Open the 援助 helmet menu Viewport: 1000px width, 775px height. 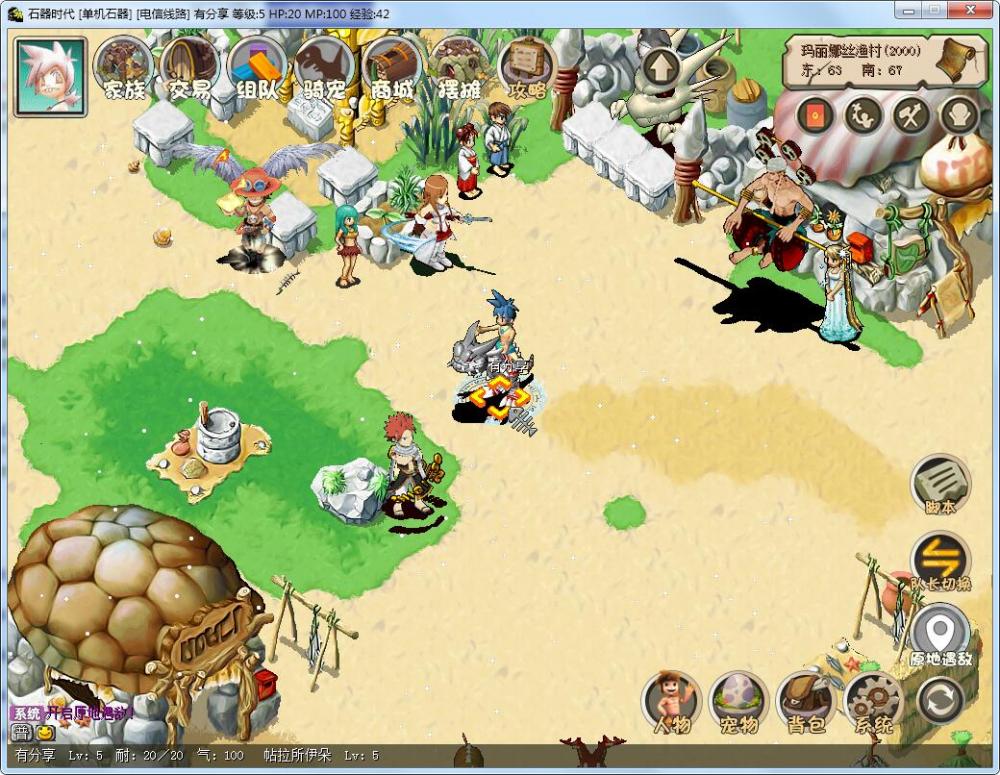pos(459,67)
